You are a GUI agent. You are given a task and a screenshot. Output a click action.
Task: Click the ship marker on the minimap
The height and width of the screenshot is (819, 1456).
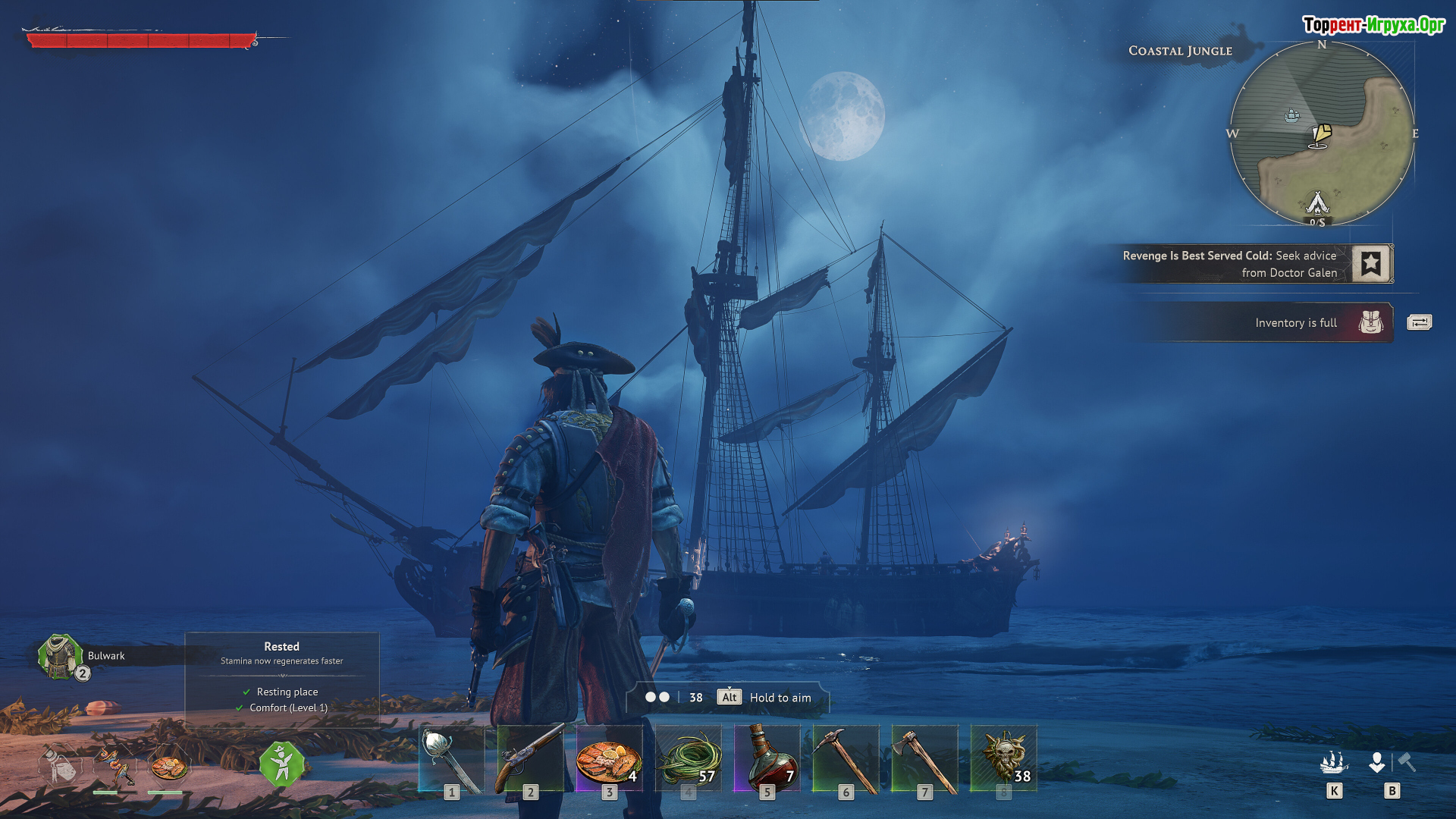1291,115
